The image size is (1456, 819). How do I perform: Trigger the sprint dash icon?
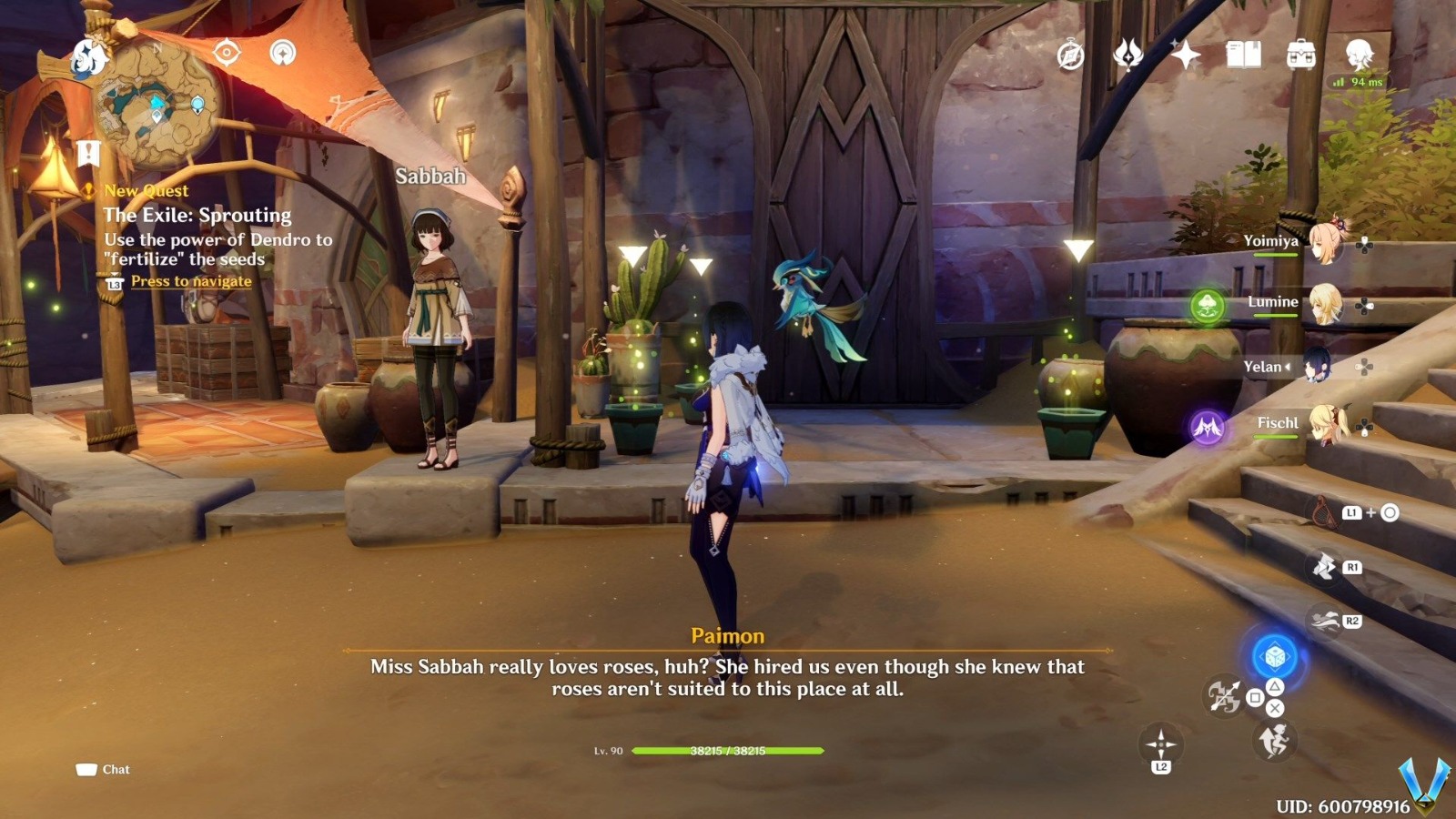pos(1274,741)
